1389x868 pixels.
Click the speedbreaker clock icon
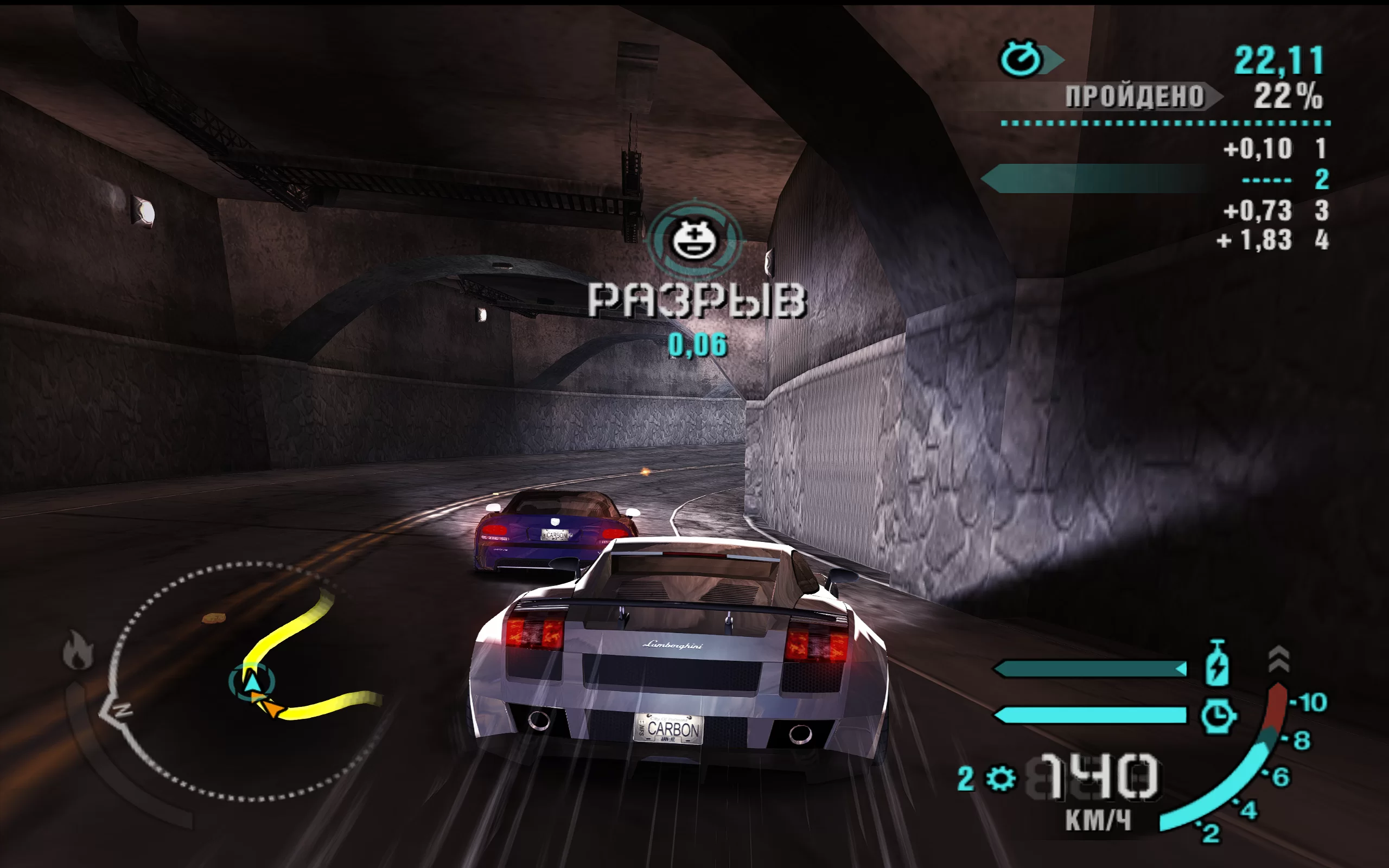[x=1217, y=716]
